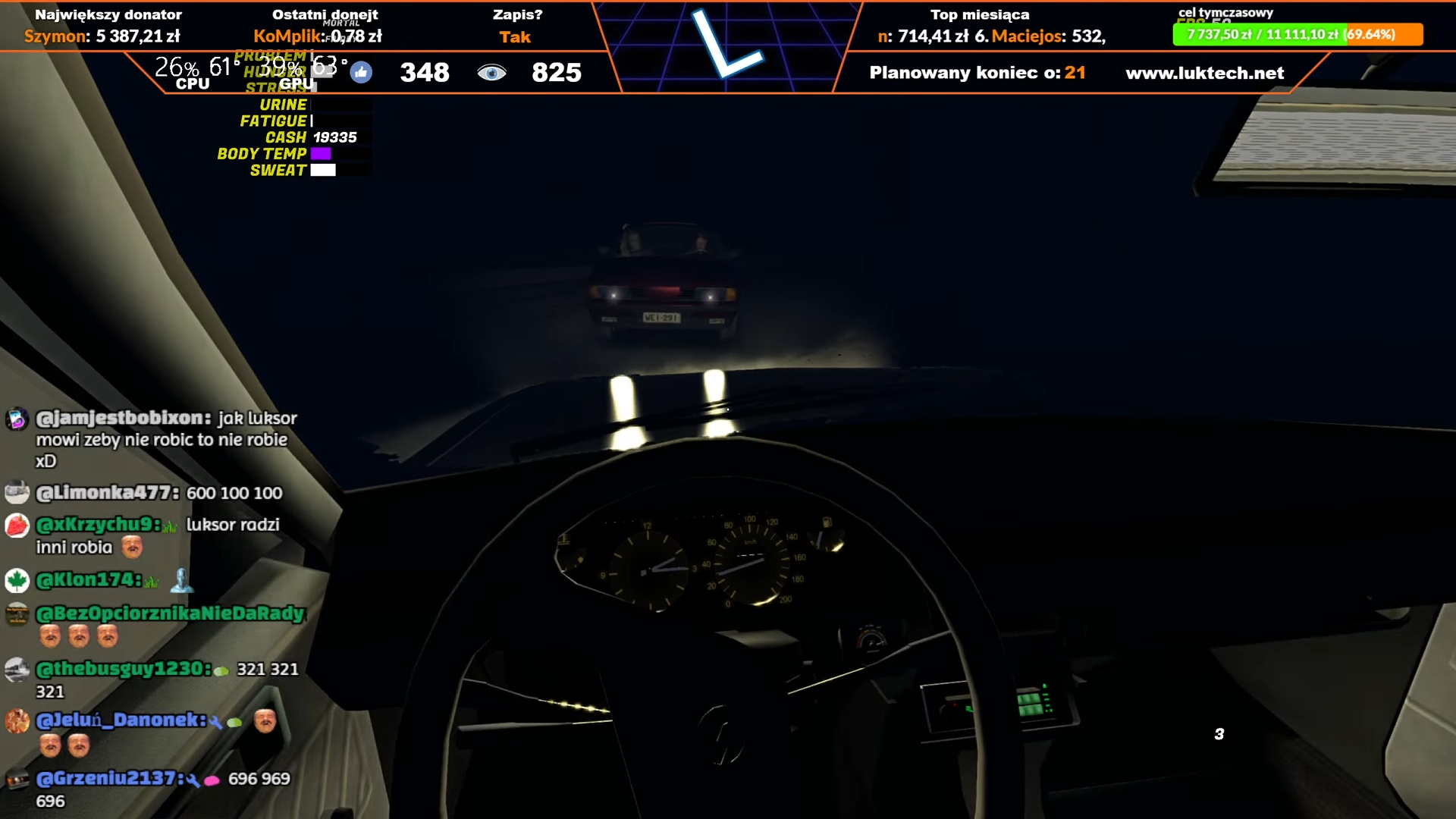
Task: Open the www.luktech.net link
Action: tap(1204, 73)
